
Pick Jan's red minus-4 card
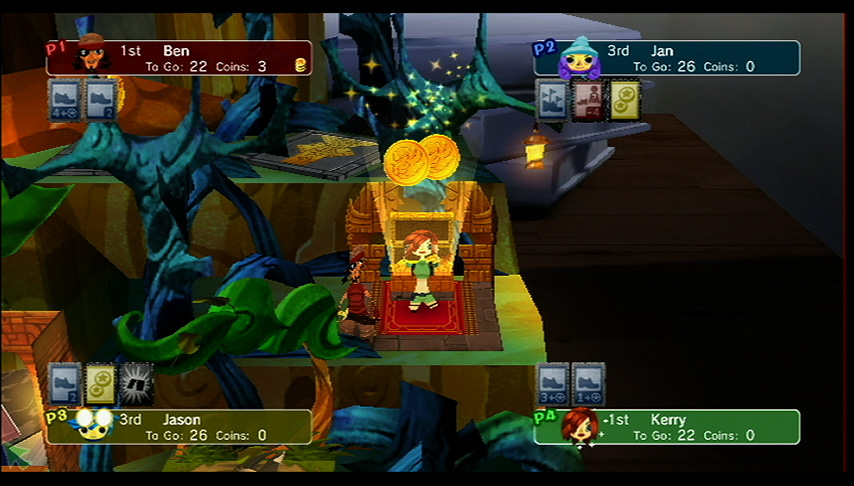[x=588, y=101]
